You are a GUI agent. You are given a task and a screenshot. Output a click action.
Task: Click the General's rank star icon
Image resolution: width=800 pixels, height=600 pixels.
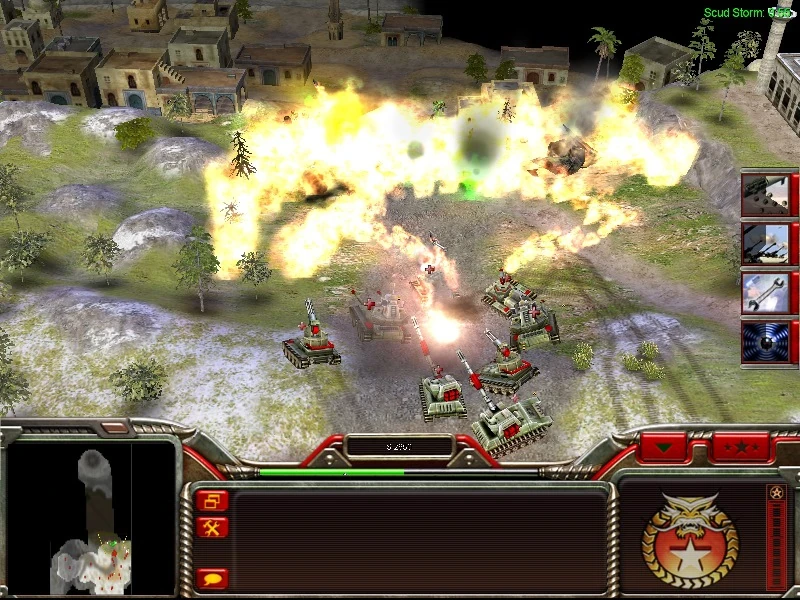point(776,493)
